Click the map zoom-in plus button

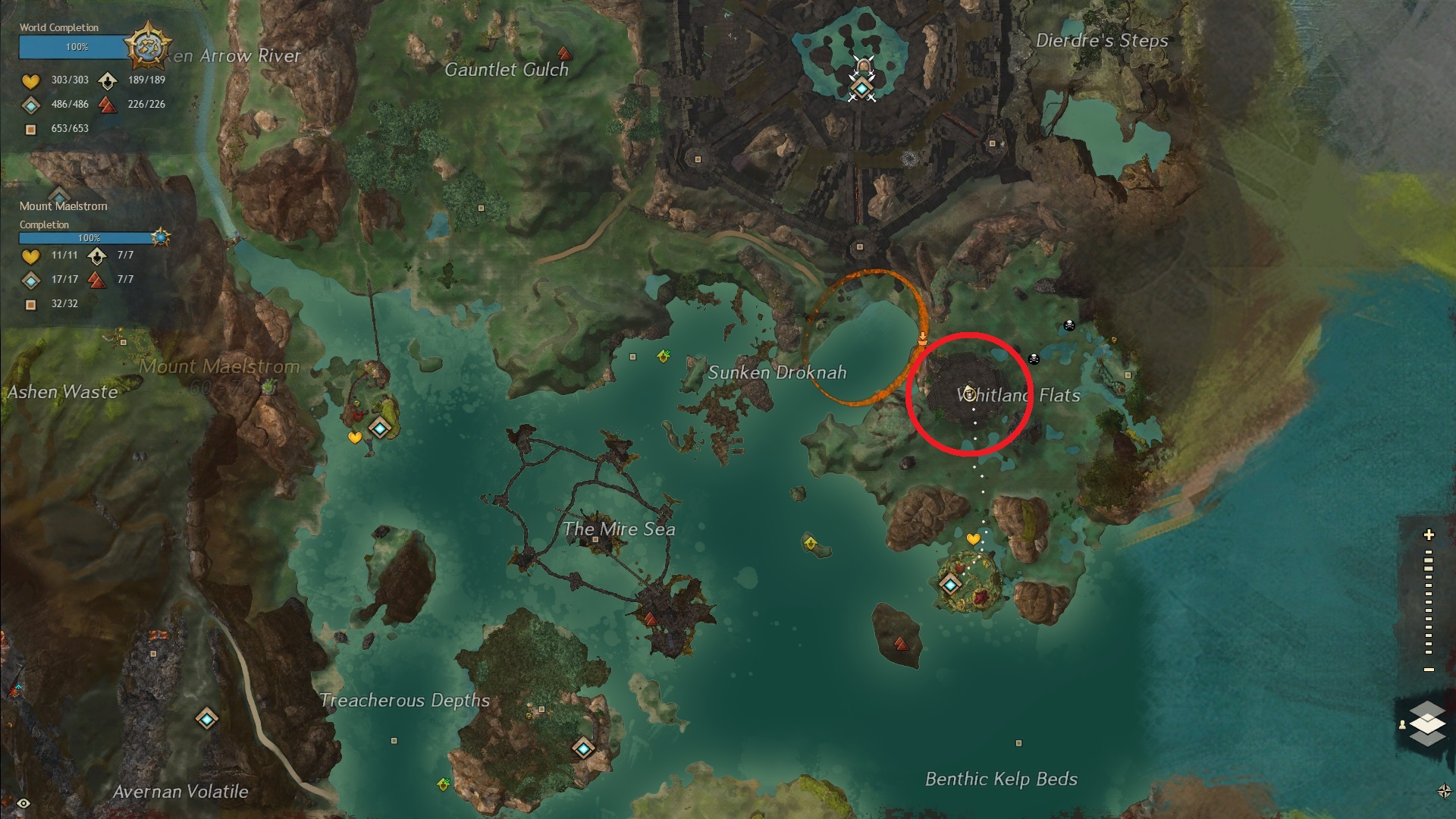(x=1429, y=535)
